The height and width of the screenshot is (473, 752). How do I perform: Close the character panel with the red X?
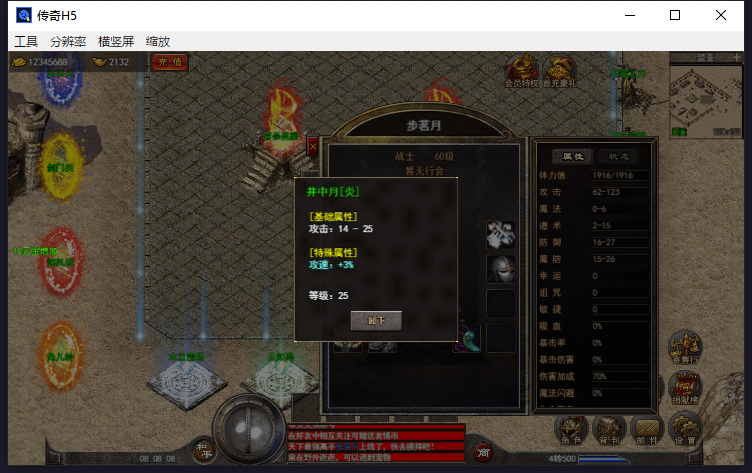313,146
